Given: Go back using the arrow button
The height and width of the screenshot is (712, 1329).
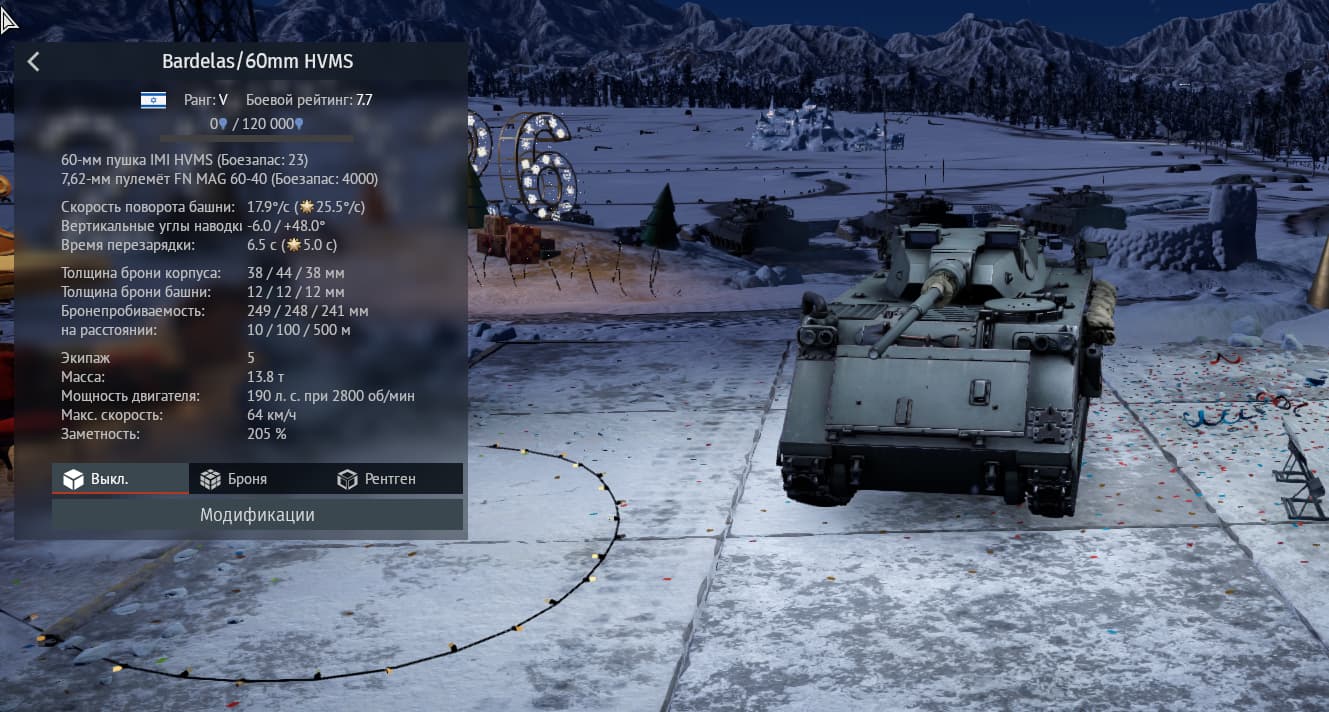Looking at the screenshot, I should click(x=34, y=62).
